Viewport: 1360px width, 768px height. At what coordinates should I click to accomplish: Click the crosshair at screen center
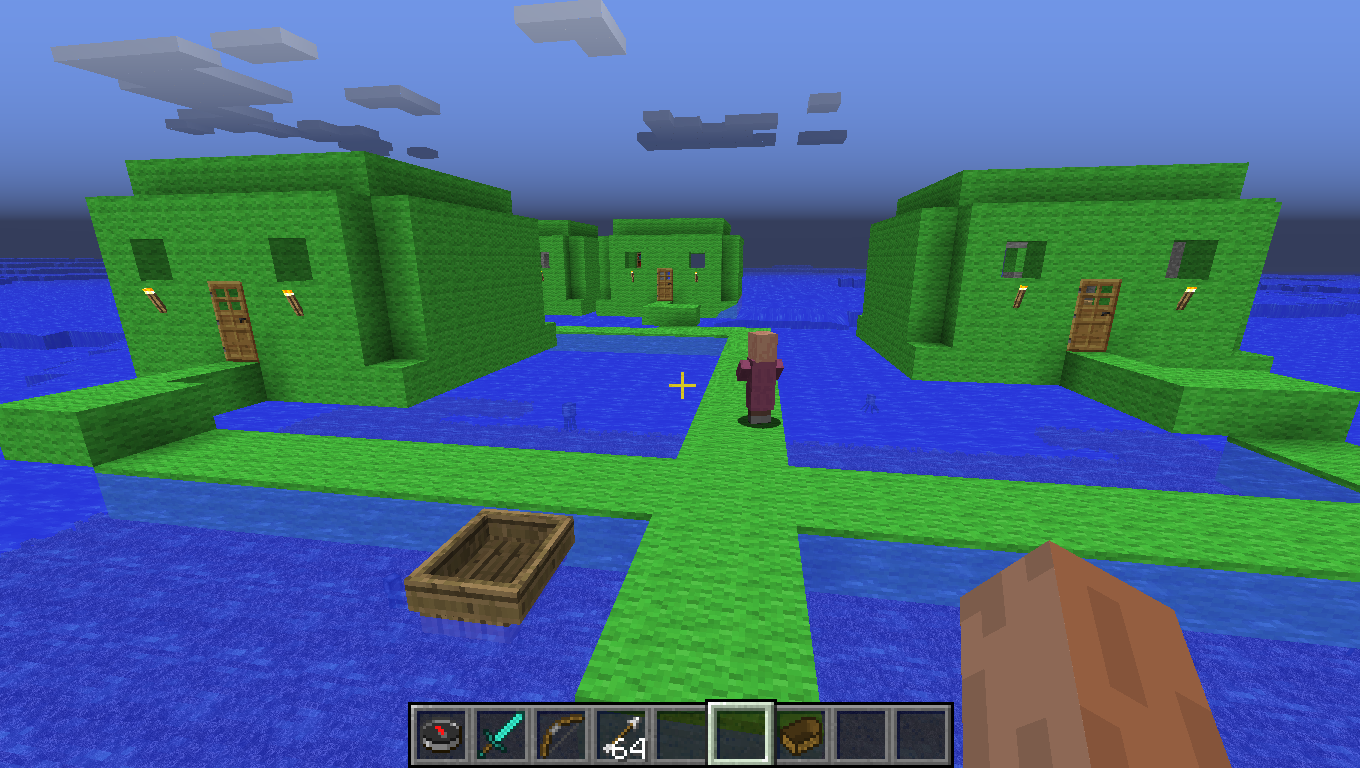pyautogui.click(x=681, y=384)
